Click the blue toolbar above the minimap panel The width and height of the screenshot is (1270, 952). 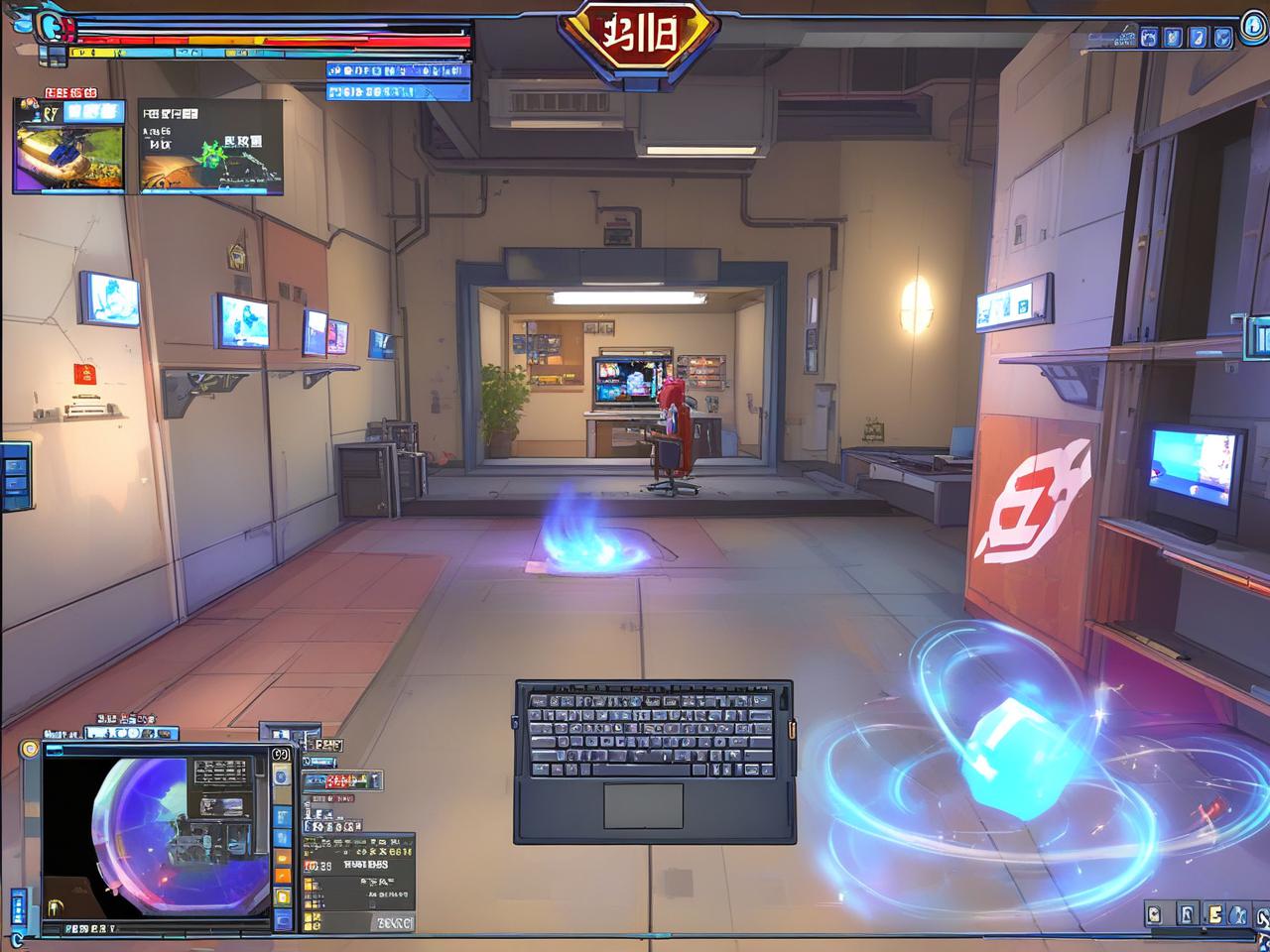tap(131, 734)
